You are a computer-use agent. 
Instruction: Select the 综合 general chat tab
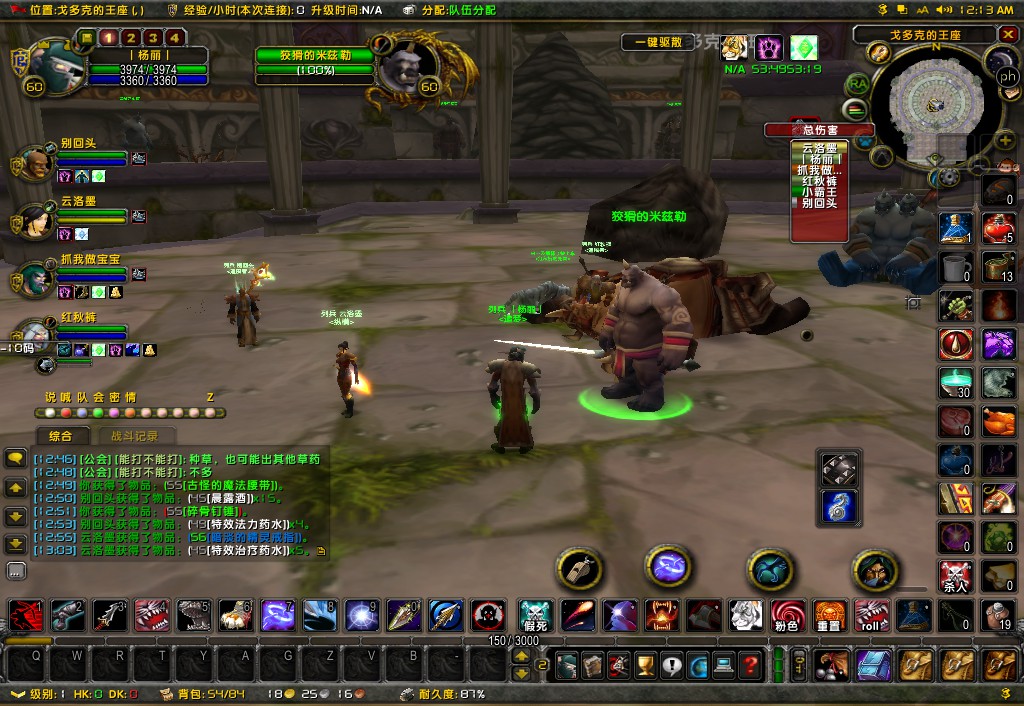point(60,436)
